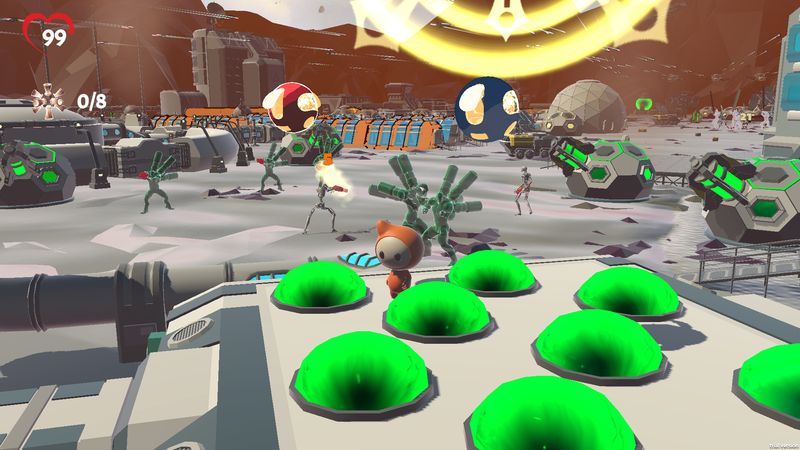Click the gear-shaped collectible tracker icon

point(47,100)
